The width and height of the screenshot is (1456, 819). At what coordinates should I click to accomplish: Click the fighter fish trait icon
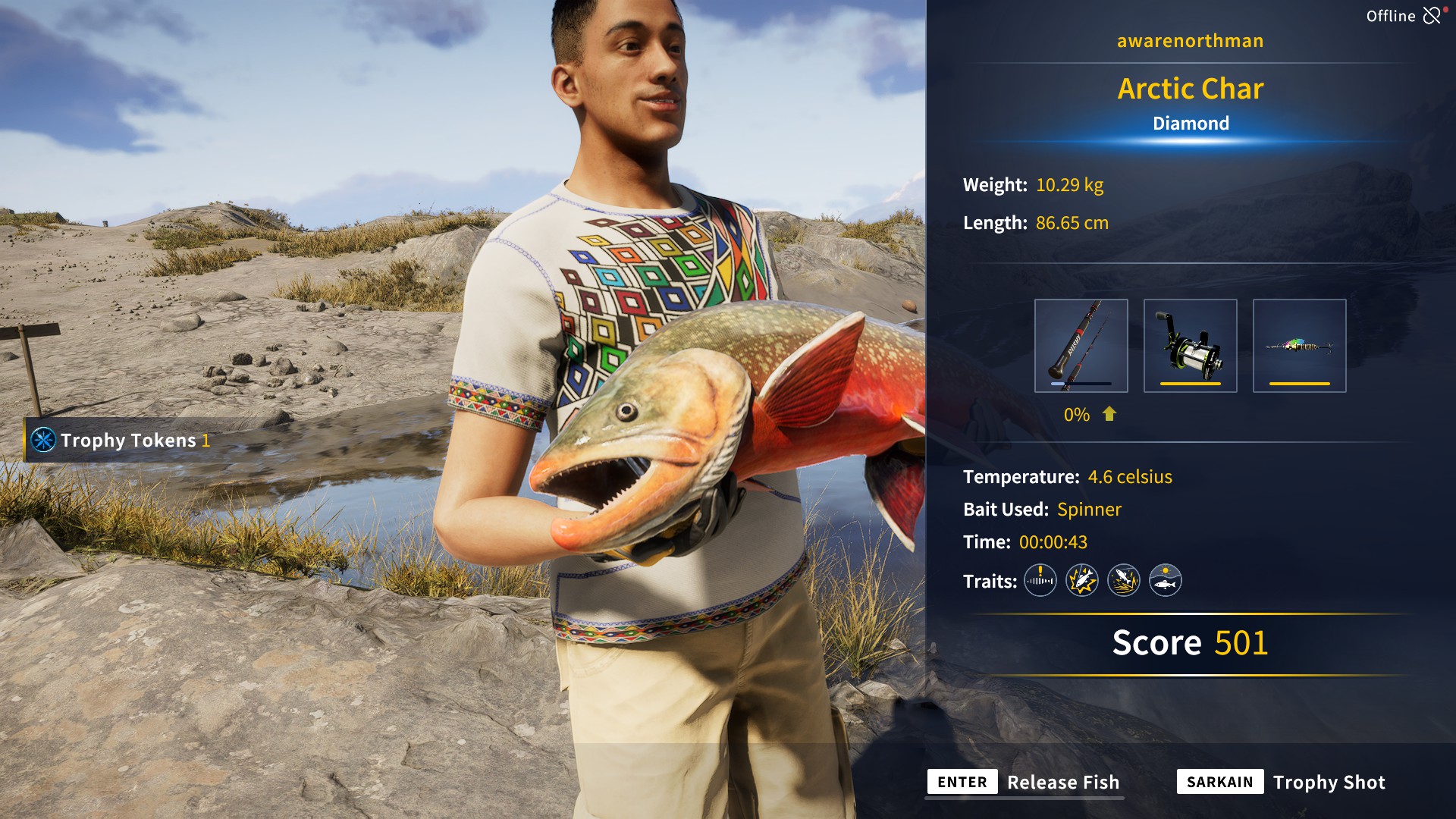[1081, 580]
